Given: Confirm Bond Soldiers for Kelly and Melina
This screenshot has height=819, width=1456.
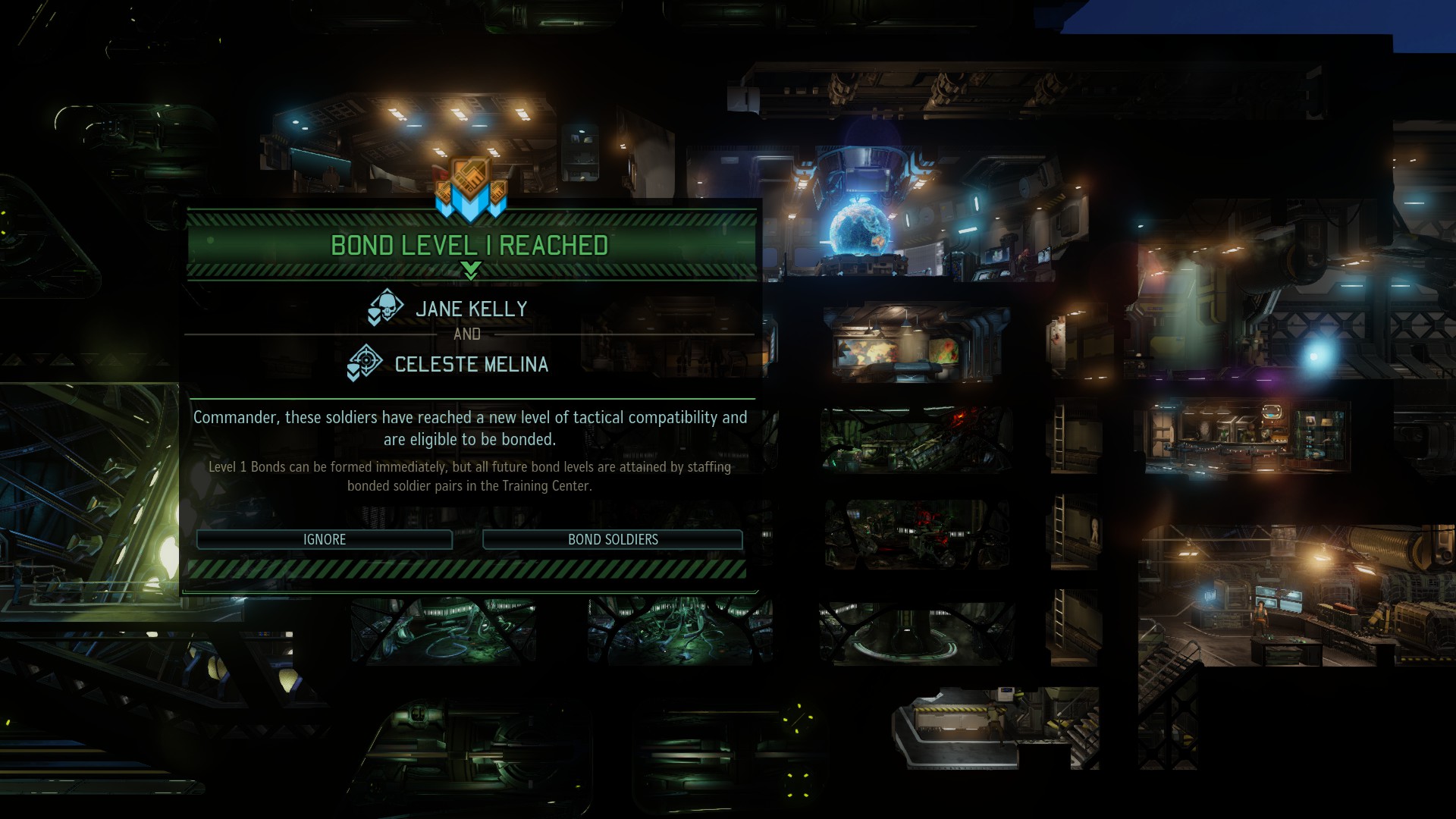Looking at the screenshot, I should (x=613, y=539).
